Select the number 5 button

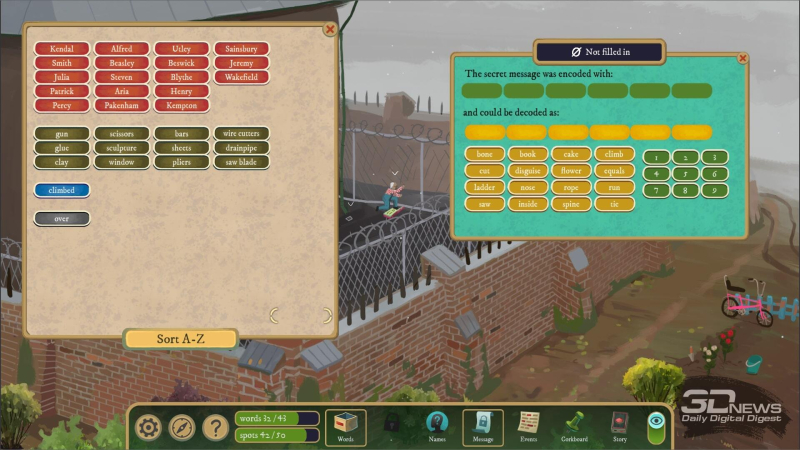685,174
